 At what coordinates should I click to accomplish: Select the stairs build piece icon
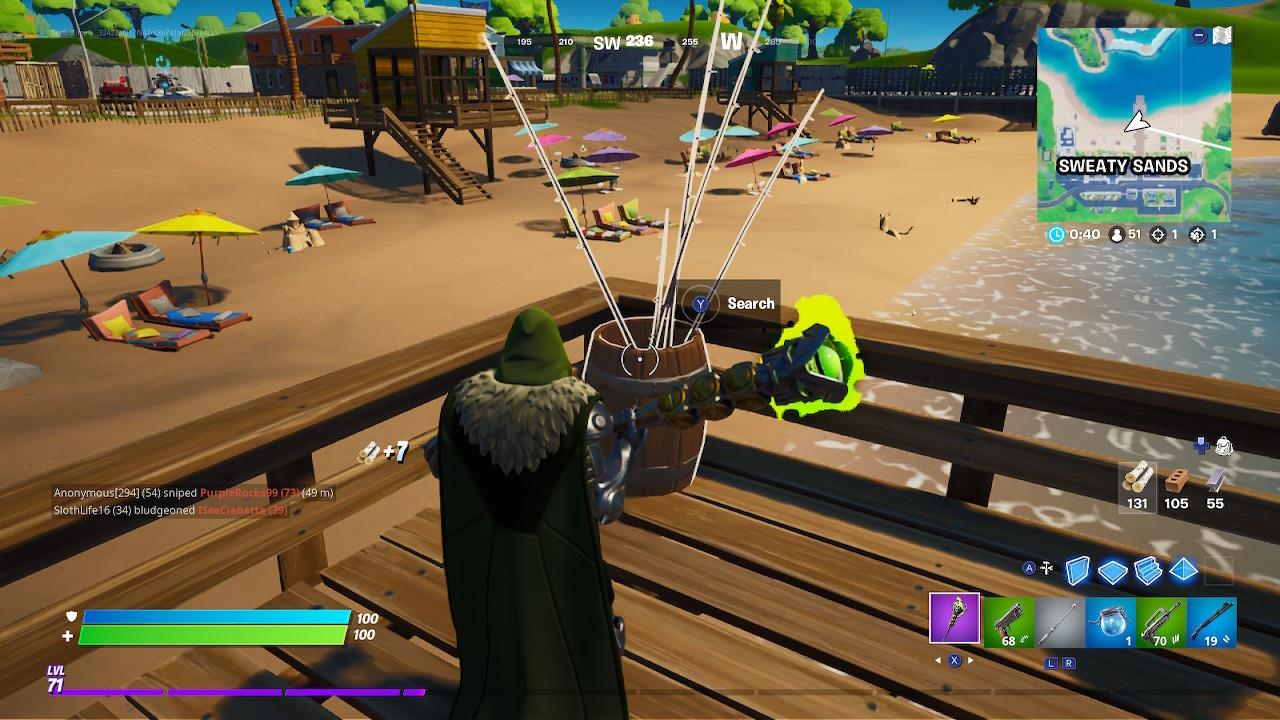[1148, 571]
